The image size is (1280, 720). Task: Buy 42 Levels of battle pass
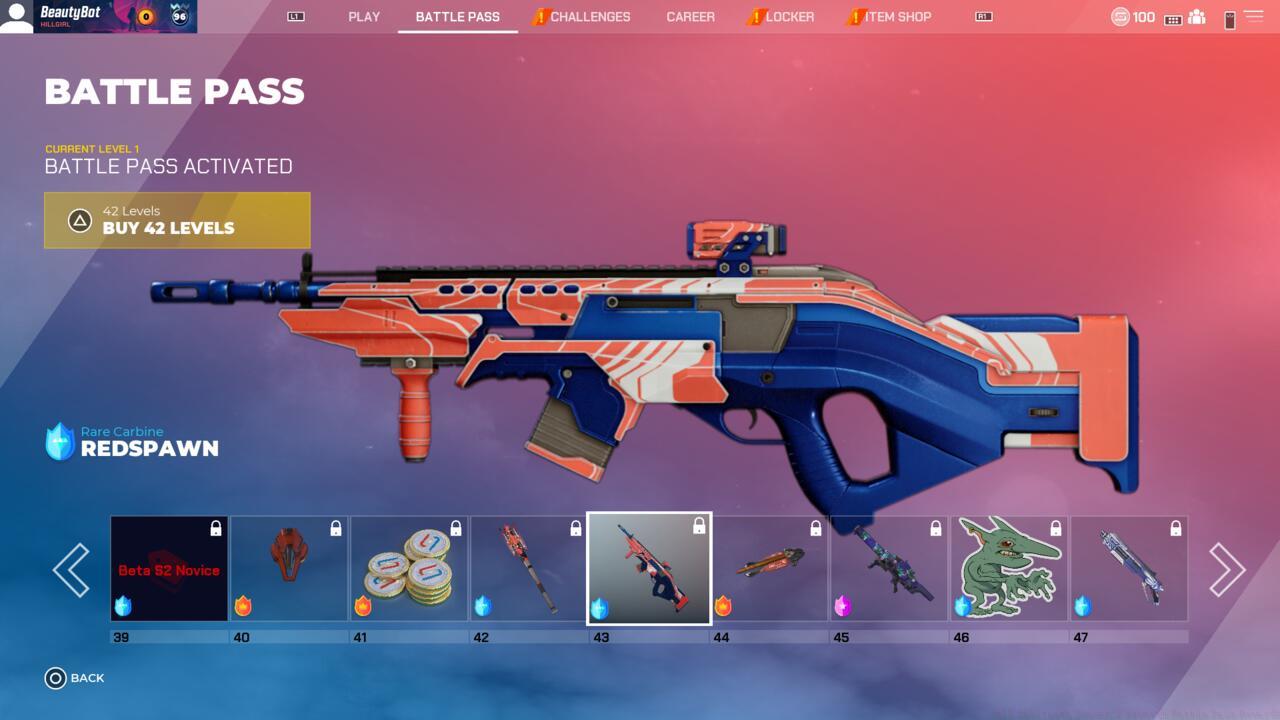(177, 220)
